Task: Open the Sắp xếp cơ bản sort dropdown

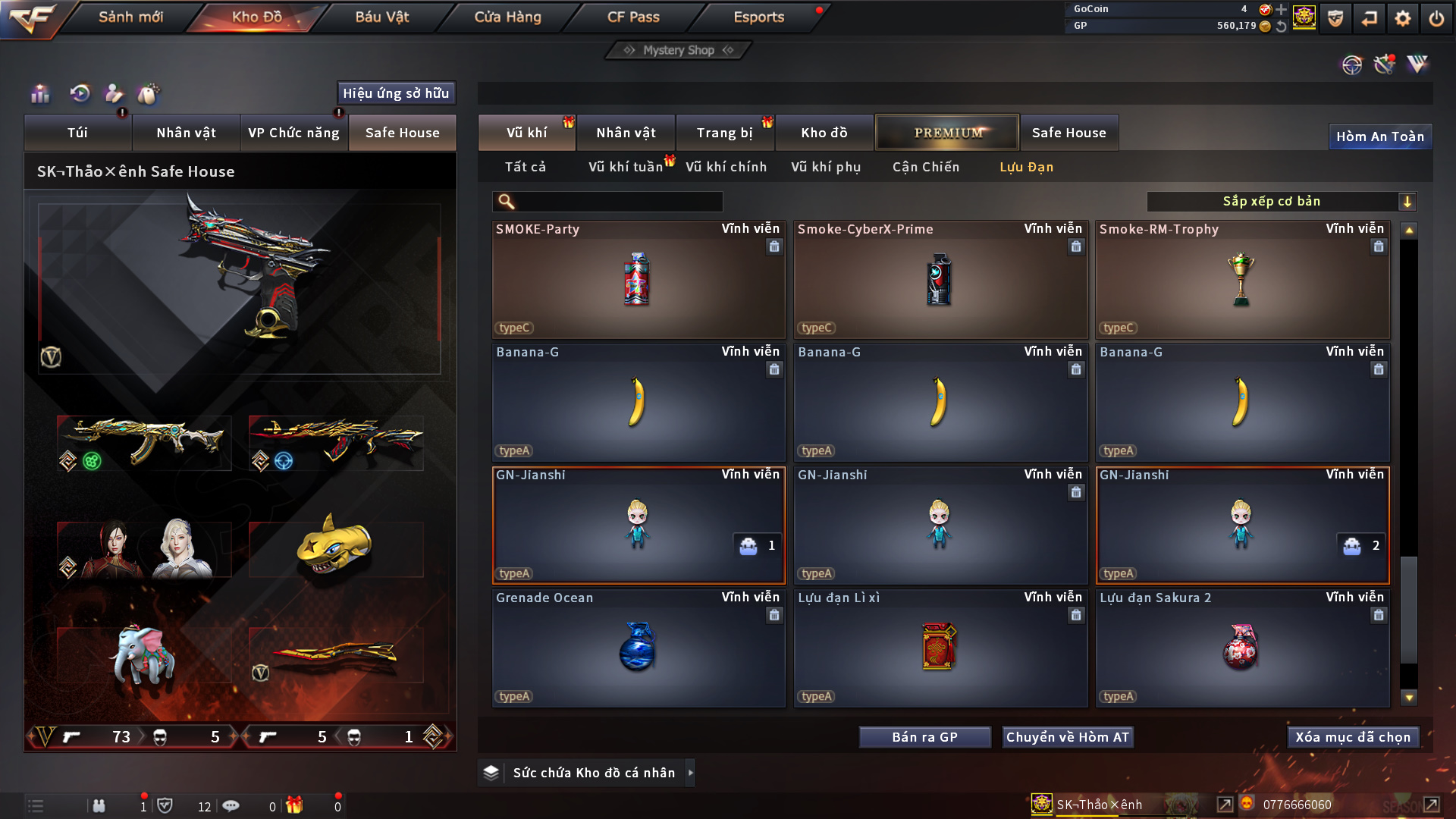Action: [1281, 202]
